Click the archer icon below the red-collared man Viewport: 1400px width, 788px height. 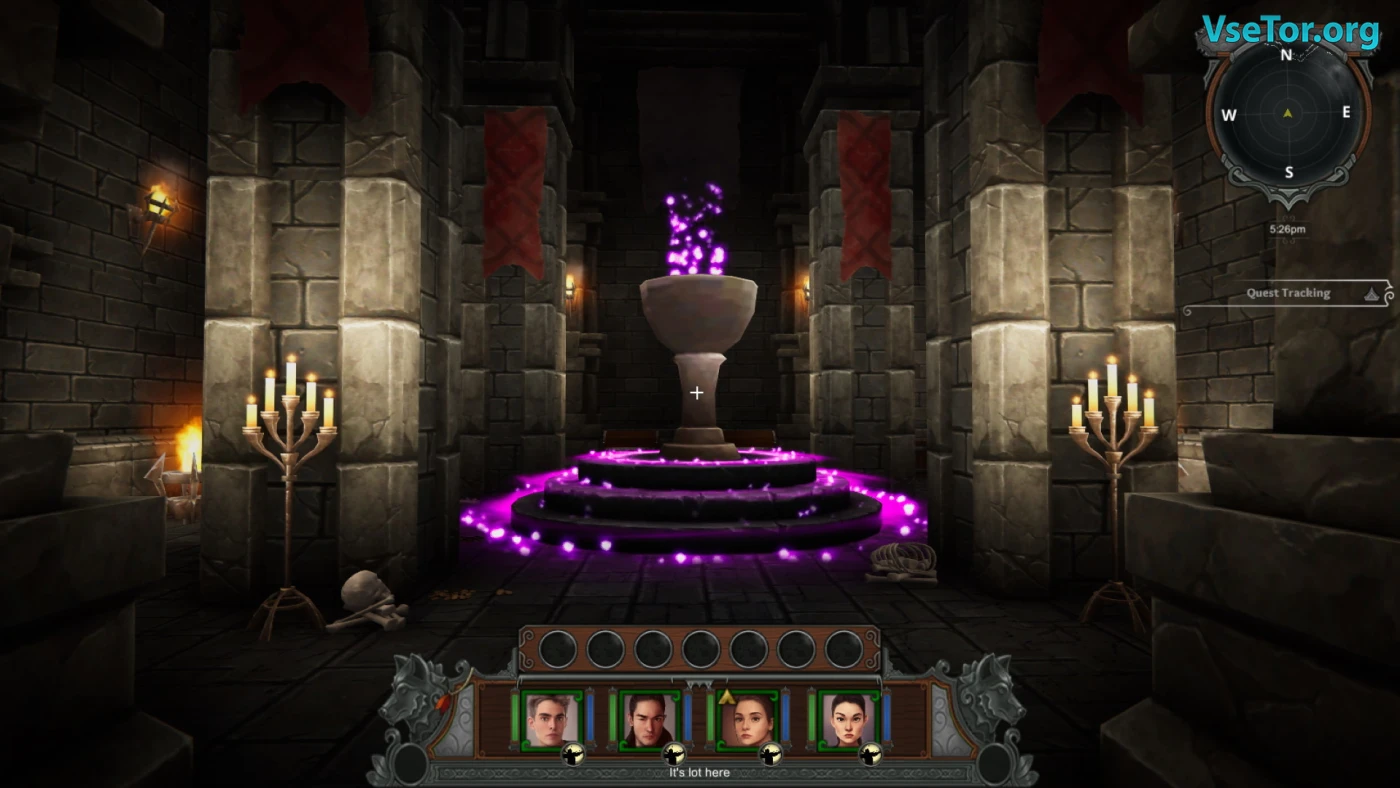673,755
